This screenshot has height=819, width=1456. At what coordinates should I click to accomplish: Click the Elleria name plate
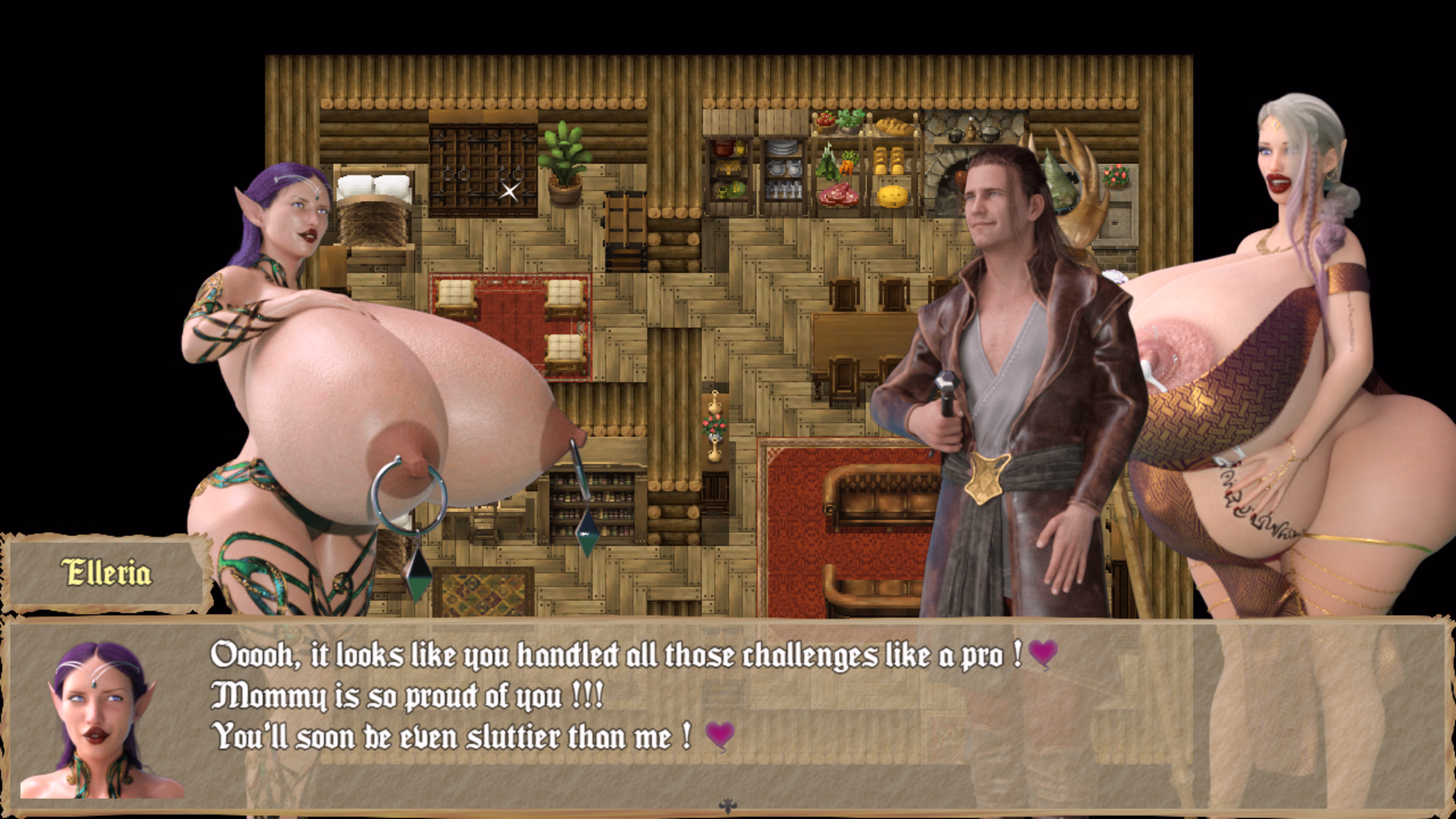105,573
